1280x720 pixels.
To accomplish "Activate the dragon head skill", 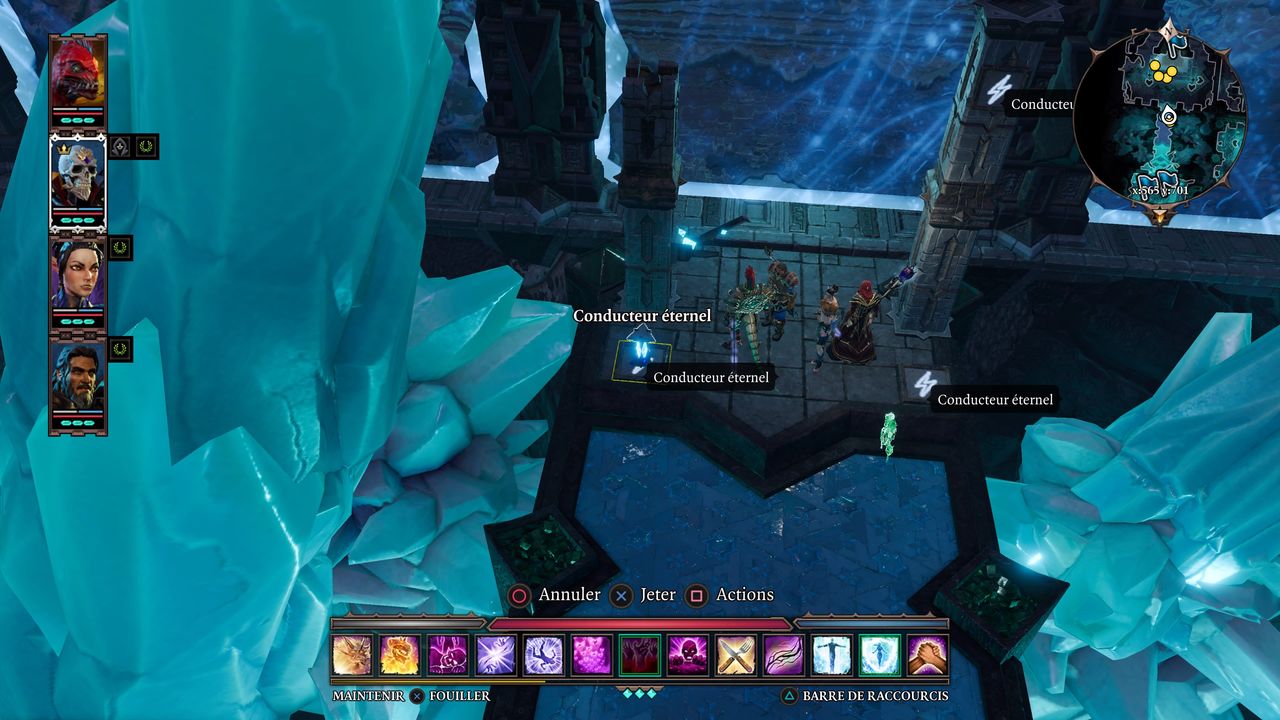I will point(352,656).
